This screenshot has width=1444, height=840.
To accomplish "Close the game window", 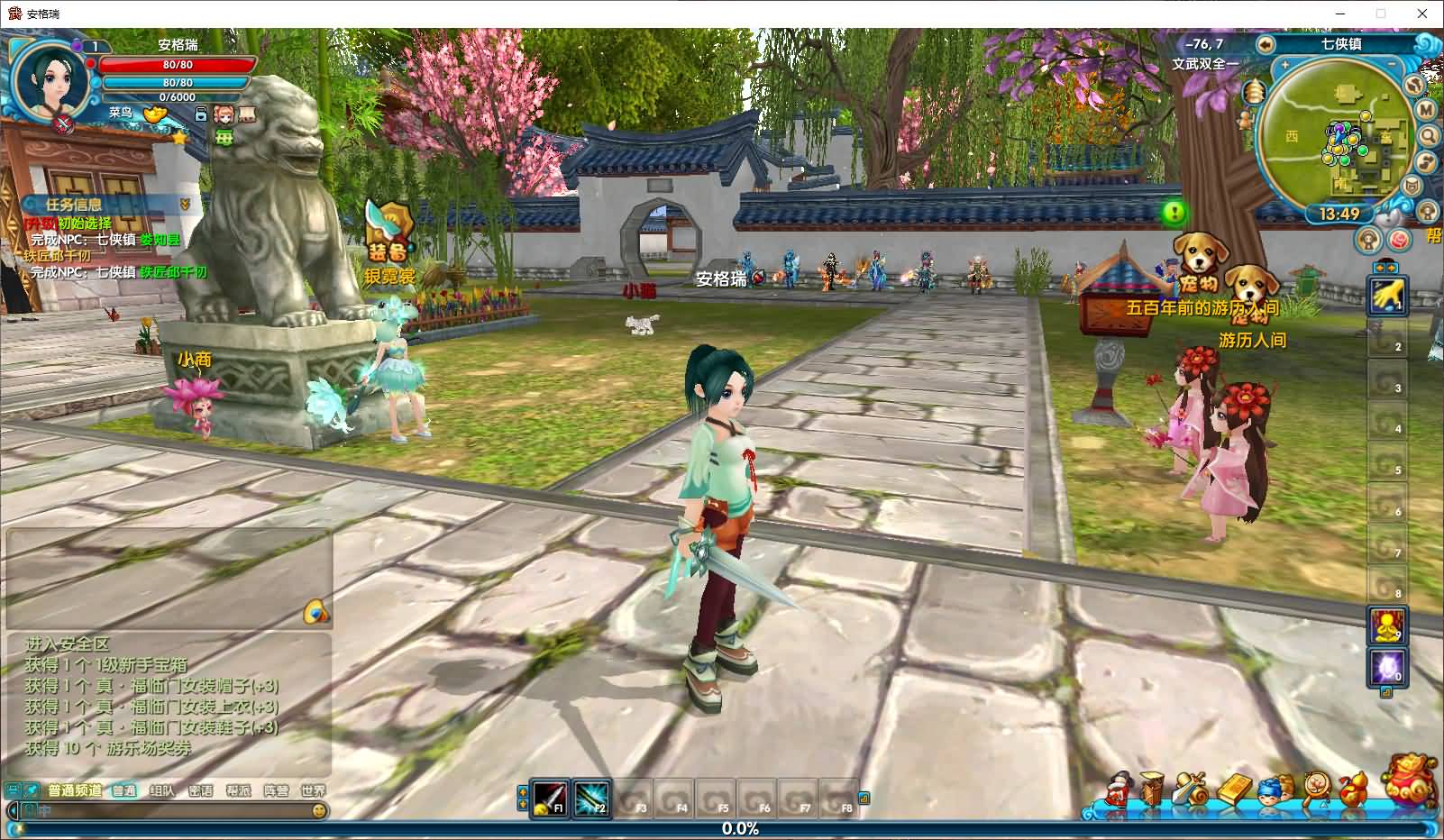I will pos(1422,14).
